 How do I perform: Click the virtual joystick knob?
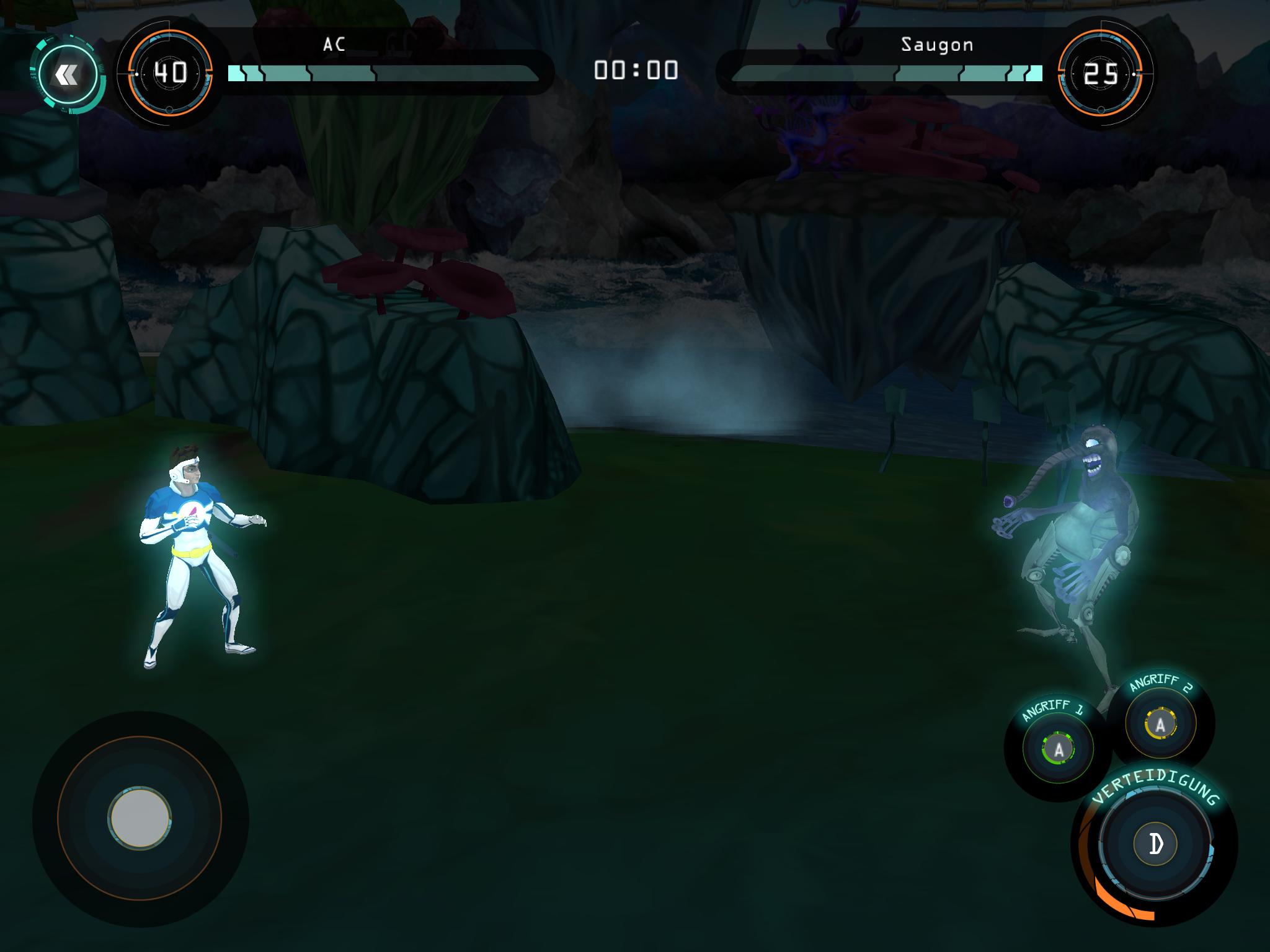pyautogui.click(x=139, y=818)
